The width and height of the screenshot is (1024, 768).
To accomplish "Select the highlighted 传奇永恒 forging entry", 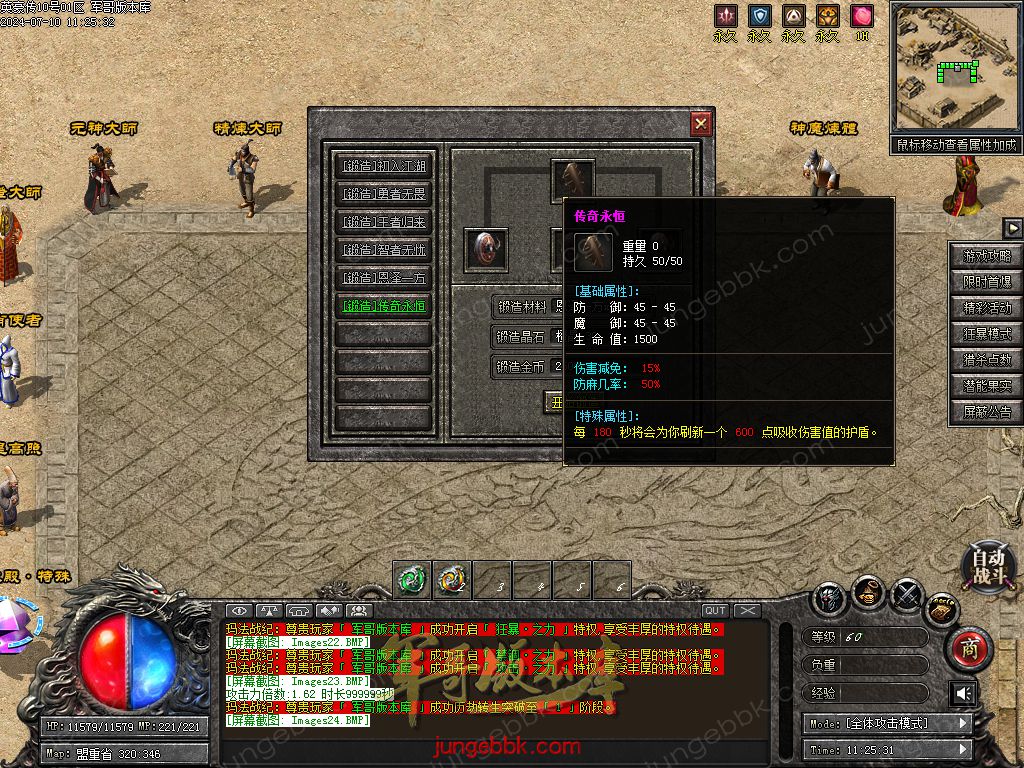I will (384, 306).
